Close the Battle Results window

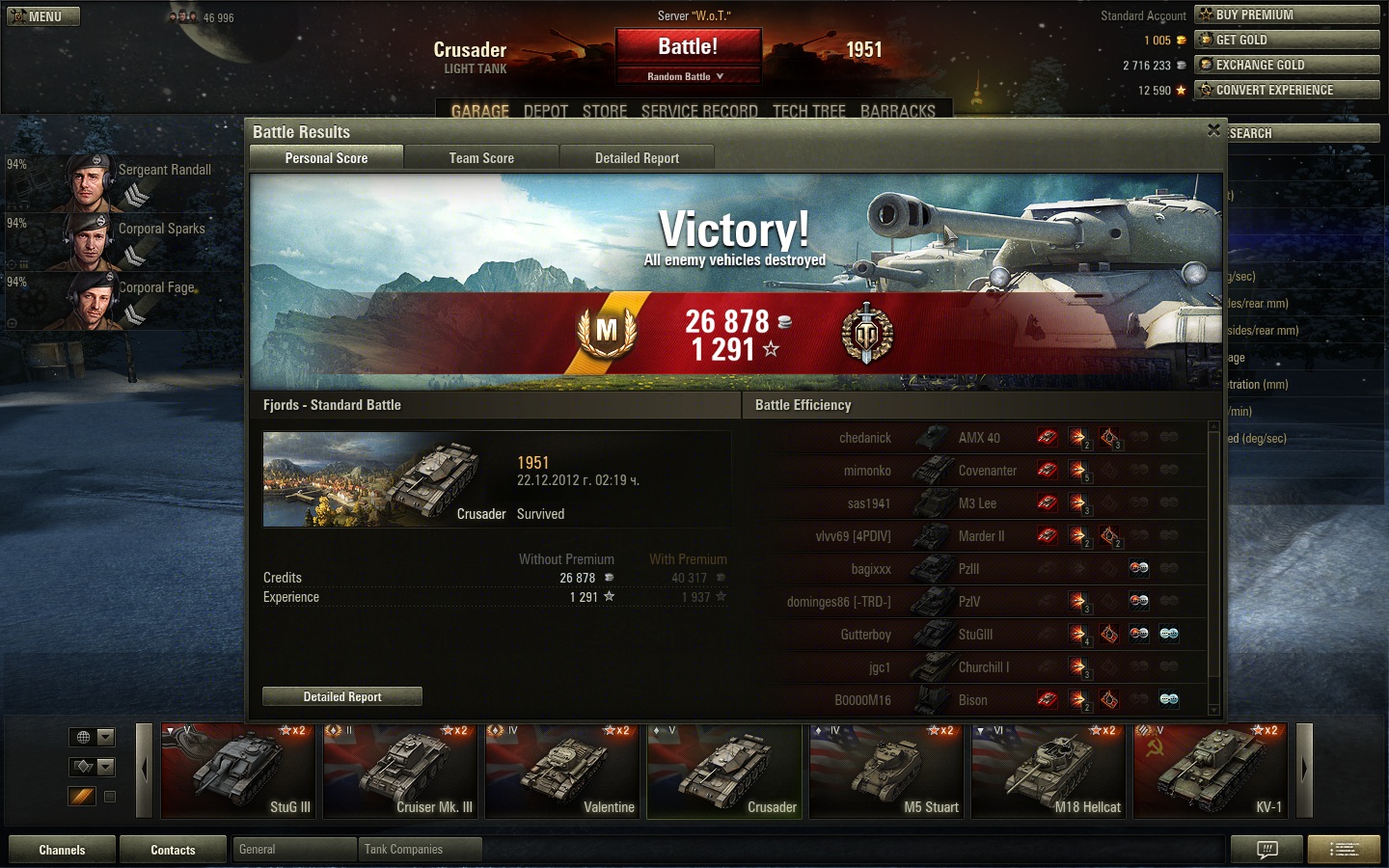point(1213,130)
